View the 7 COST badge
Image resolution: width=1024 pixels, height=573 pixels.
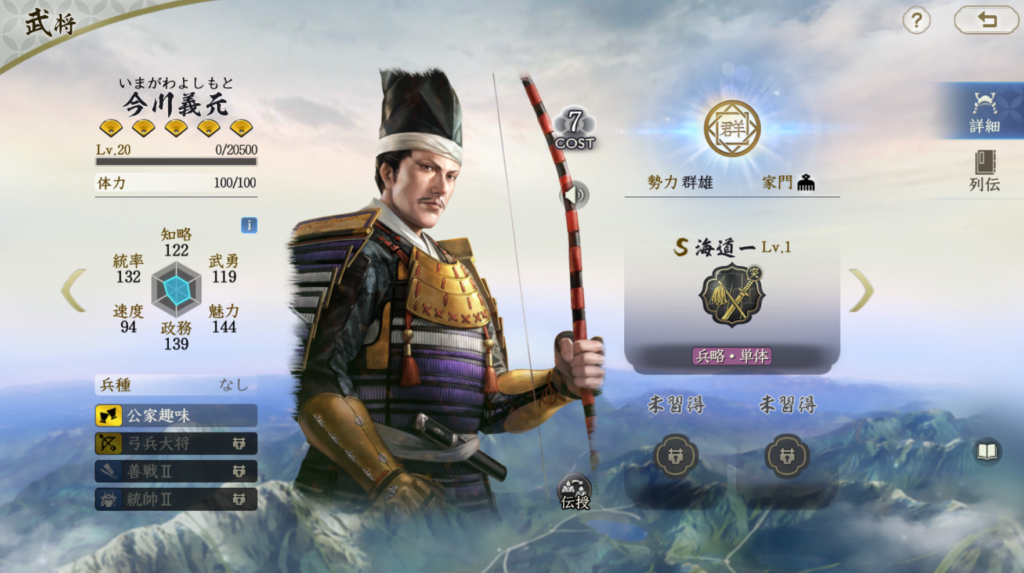(x=574, y=130)
